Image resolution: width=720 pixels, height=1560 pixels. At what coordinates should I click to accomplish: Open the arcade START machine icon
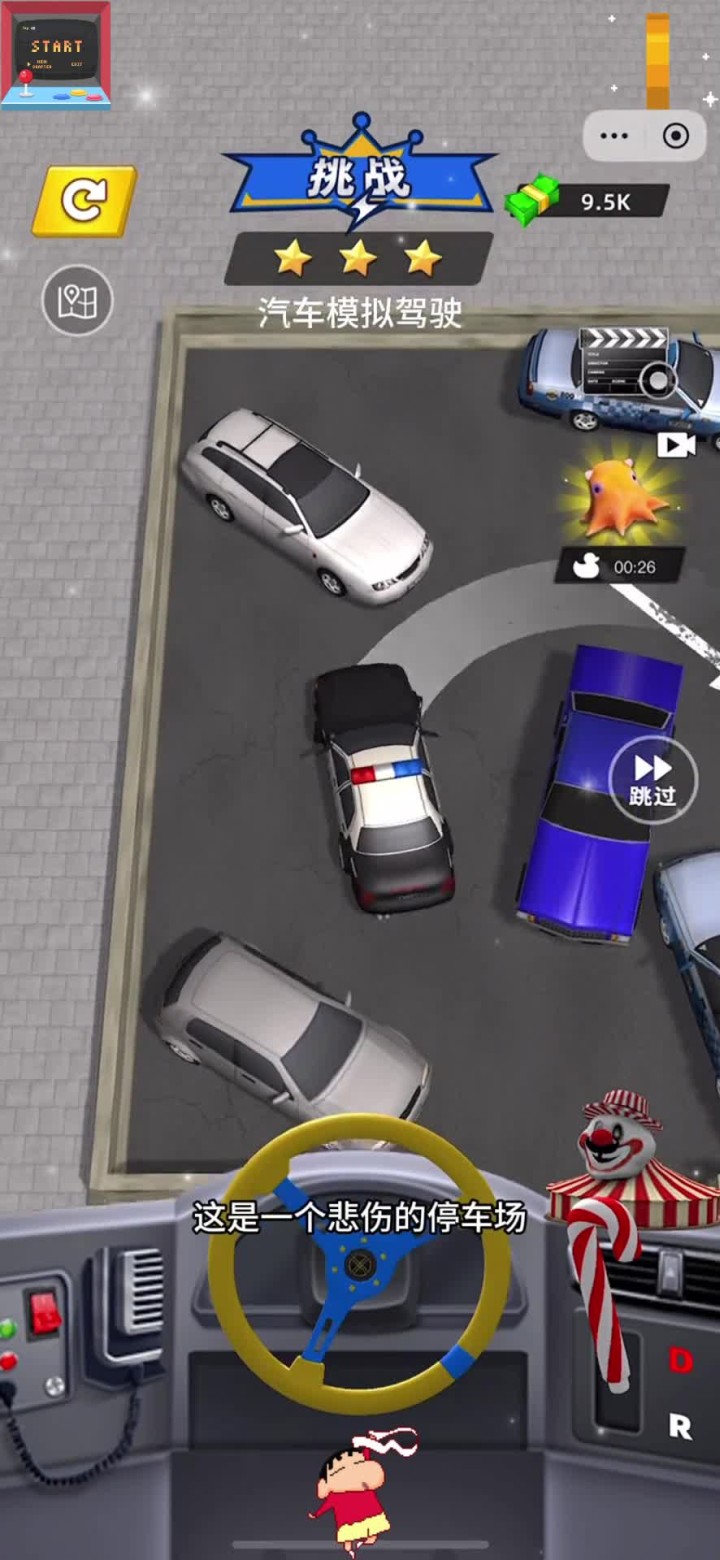pyautogui.click(x=56, y=55)
